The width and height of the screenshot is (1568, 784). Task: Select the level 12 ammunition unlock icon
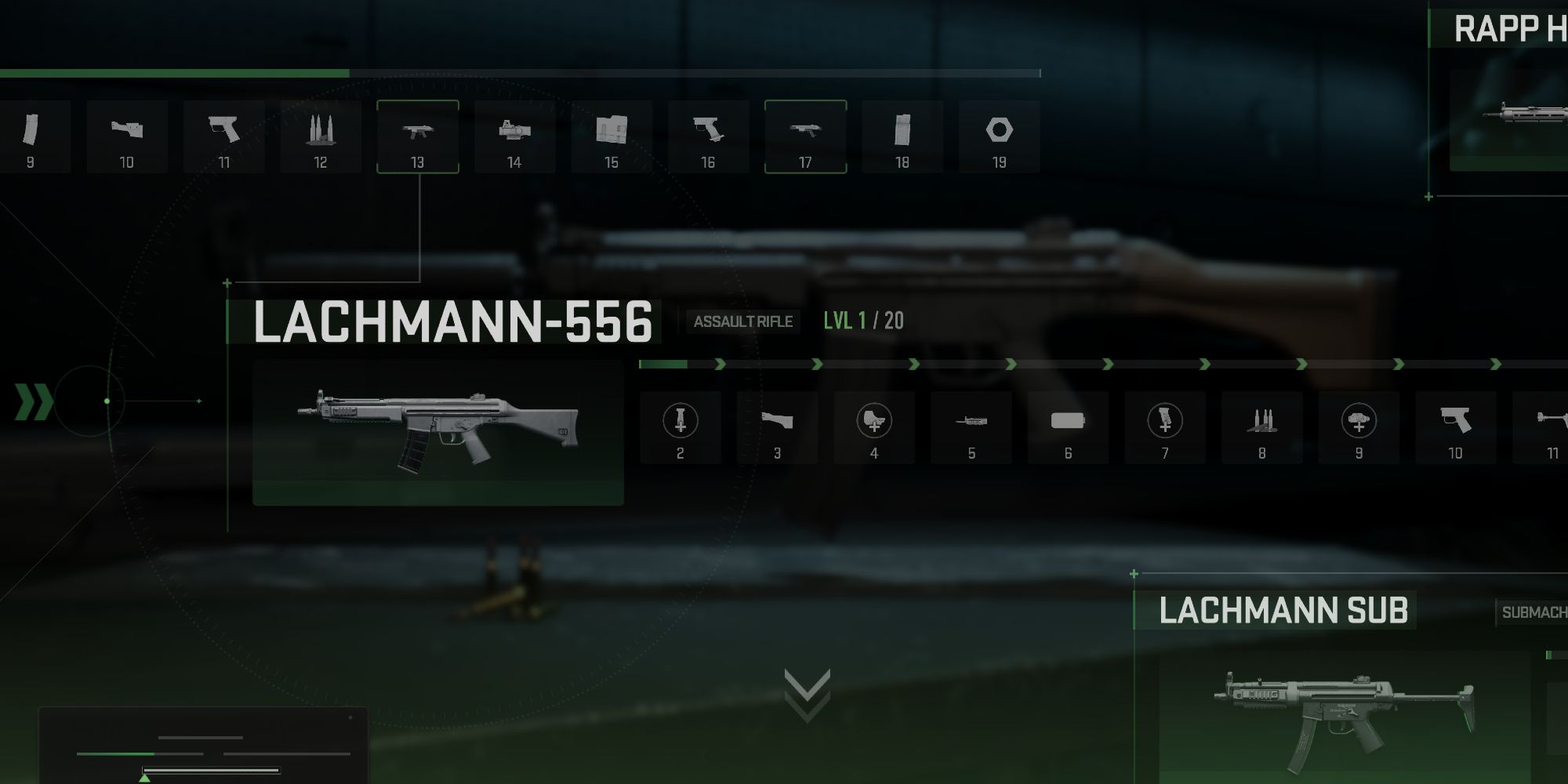point(321,136)
